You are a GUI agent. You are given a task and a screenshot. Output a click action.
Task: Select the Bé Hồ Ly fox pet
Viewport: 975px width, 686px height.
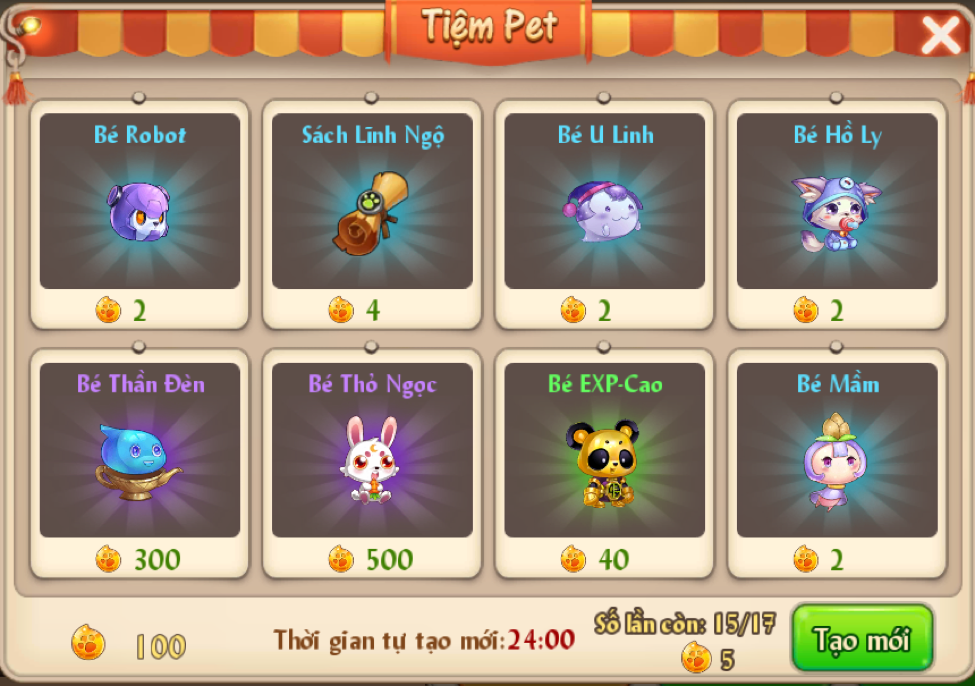click(x=837, y=212)
